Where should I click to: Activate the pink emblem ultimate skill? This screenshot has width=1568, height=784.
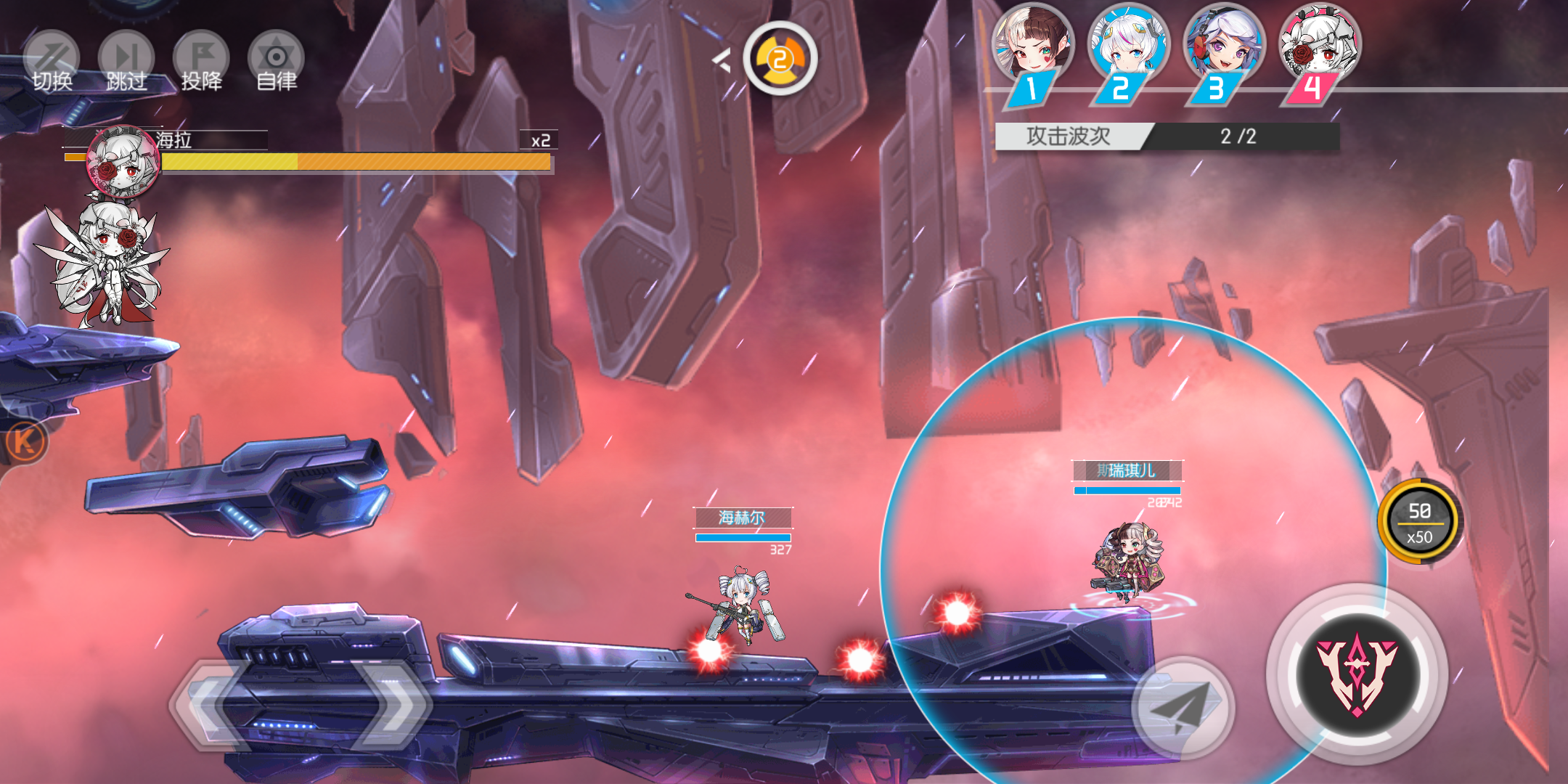(x=1357, y=674)
